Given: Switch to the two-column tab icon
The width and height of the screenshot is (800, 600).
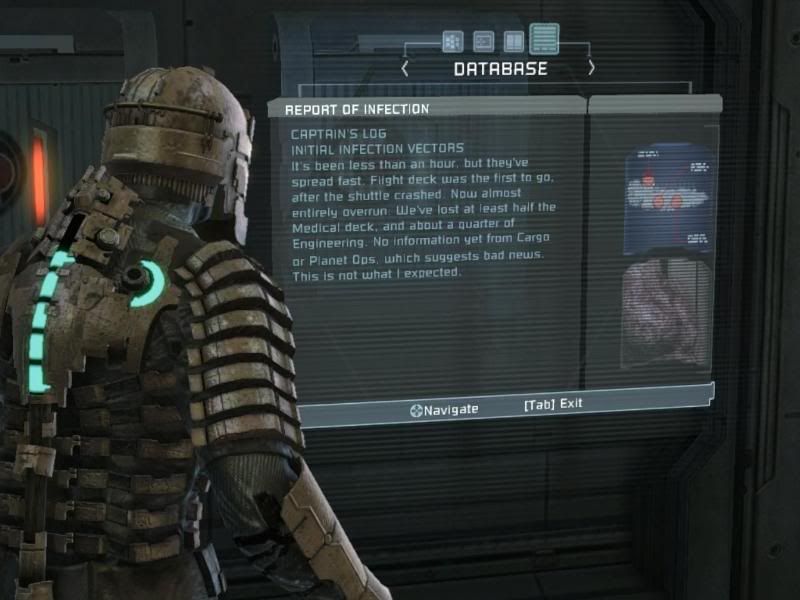Looking at the screenshot, I should [513, 41].
